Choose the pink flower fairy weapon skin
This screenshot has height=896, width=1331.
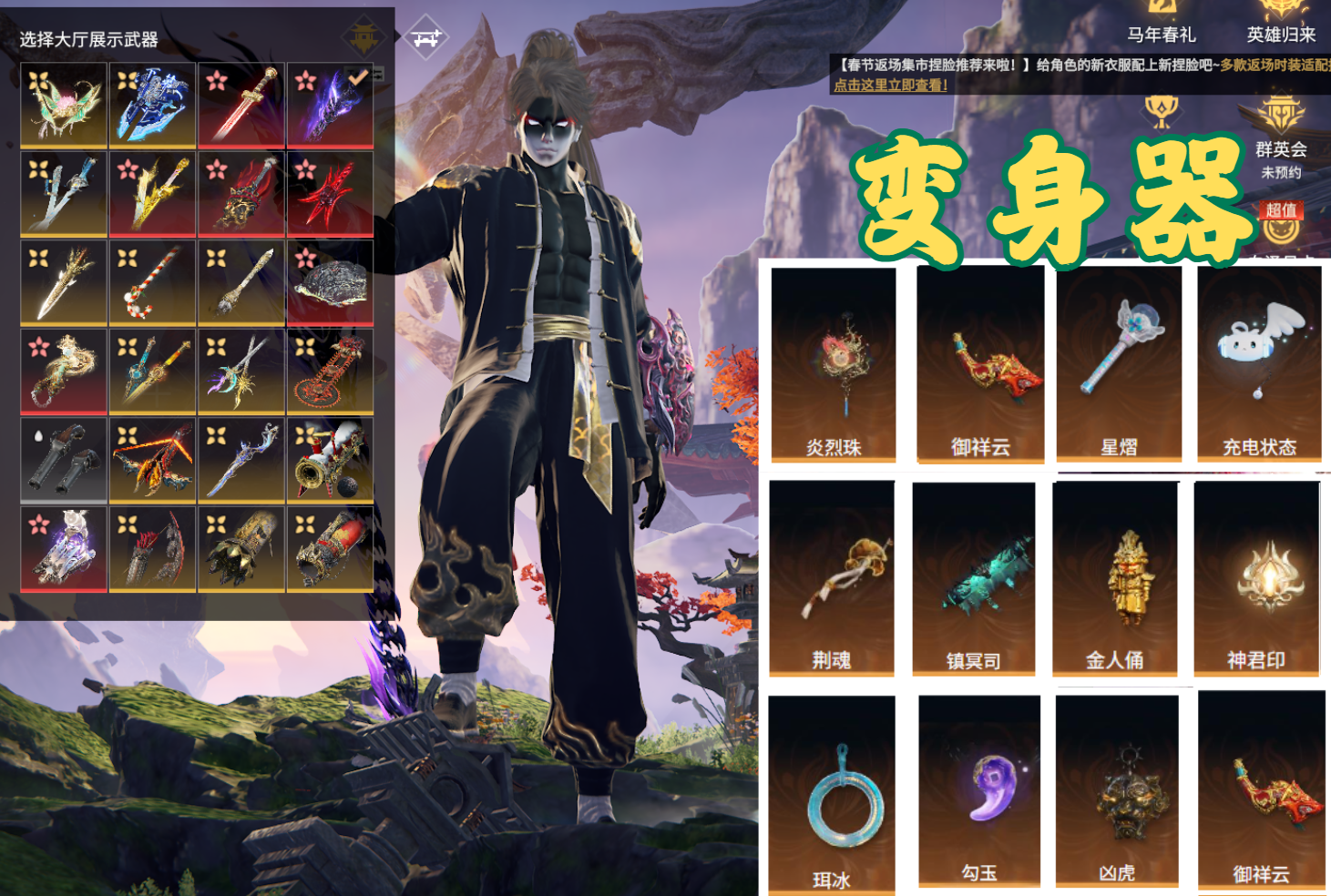click(64, 105)
